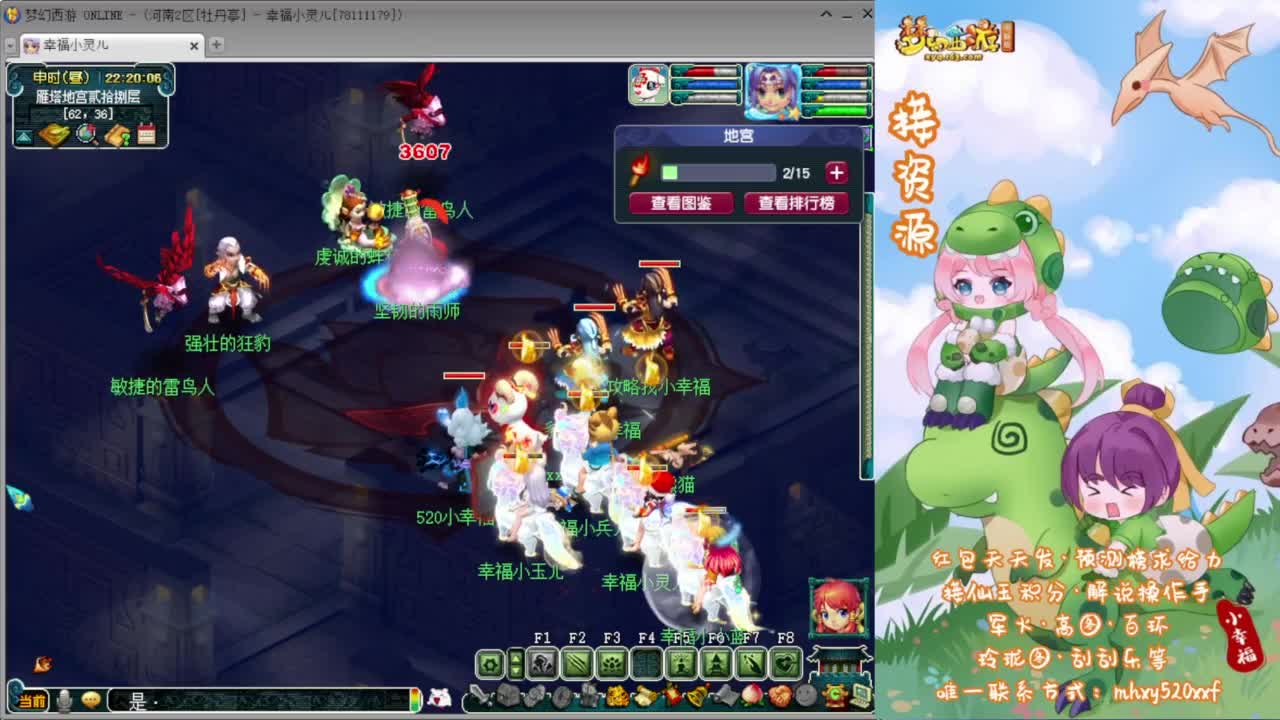Click the guidebook question-mark icon under the minimap

coord(120,134)
